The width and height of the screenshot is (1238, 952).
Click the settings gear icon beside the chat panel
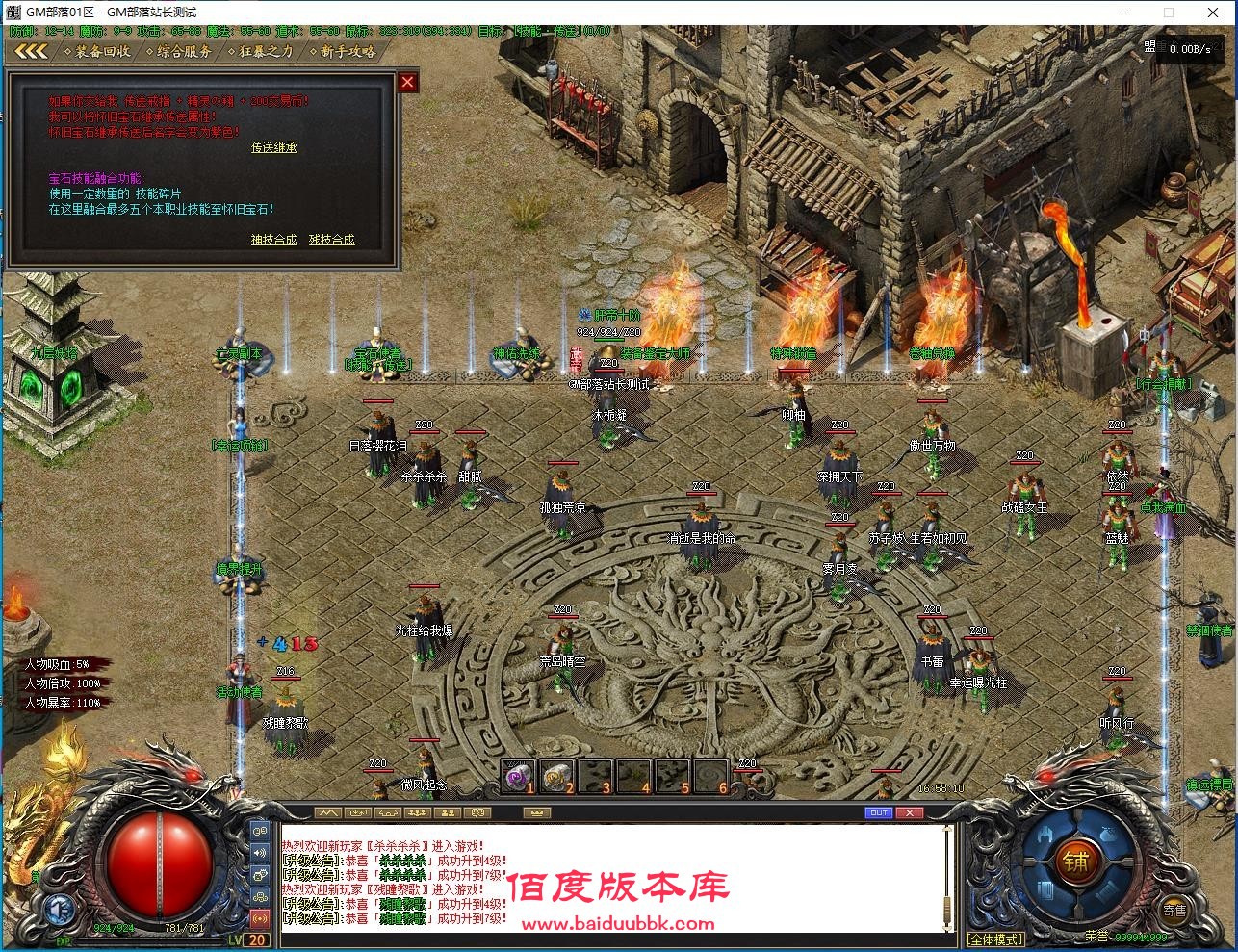coord(260,897)
